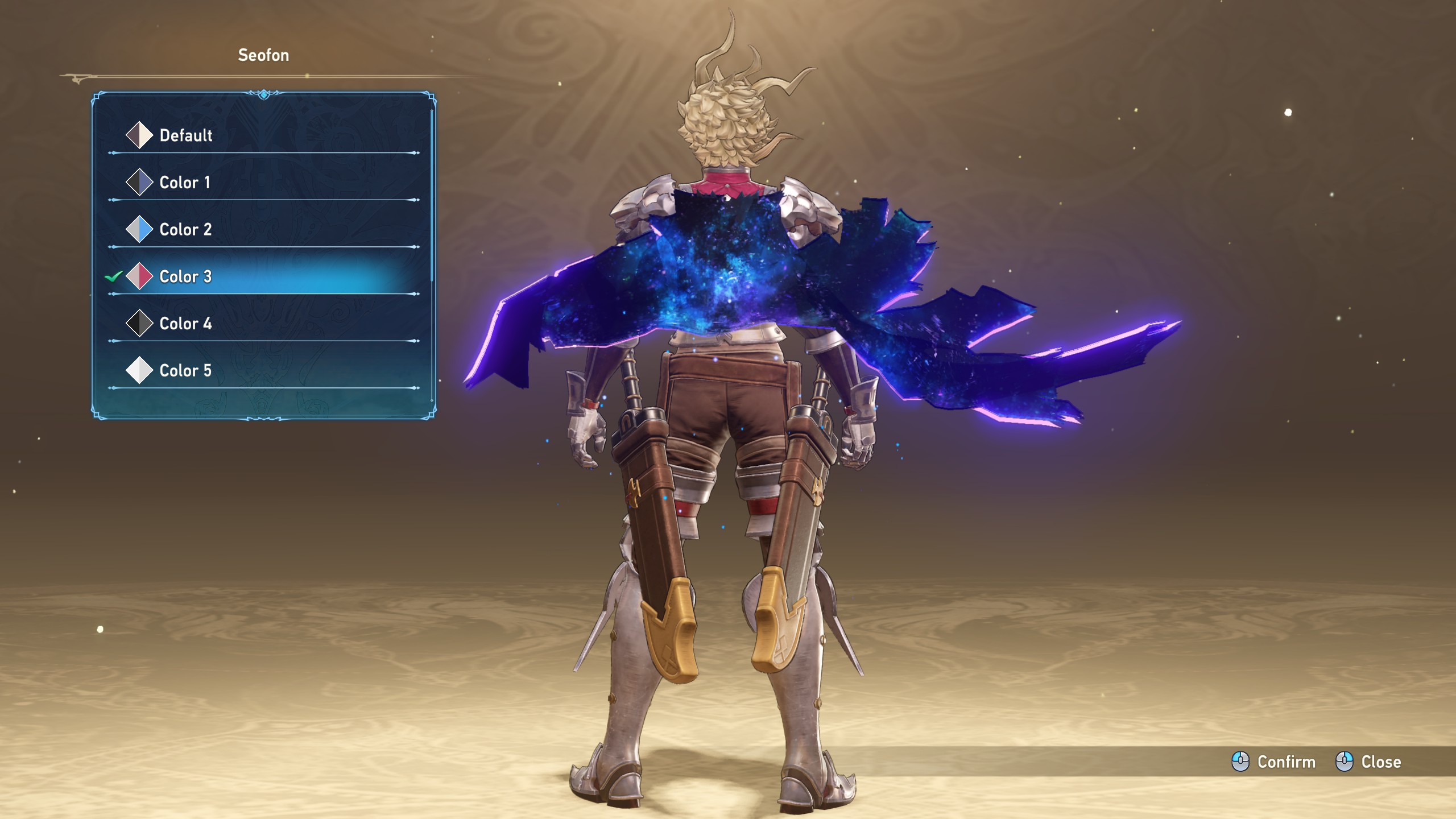
Task: Close the color selection screen
Action: [x=1368, y=762]
